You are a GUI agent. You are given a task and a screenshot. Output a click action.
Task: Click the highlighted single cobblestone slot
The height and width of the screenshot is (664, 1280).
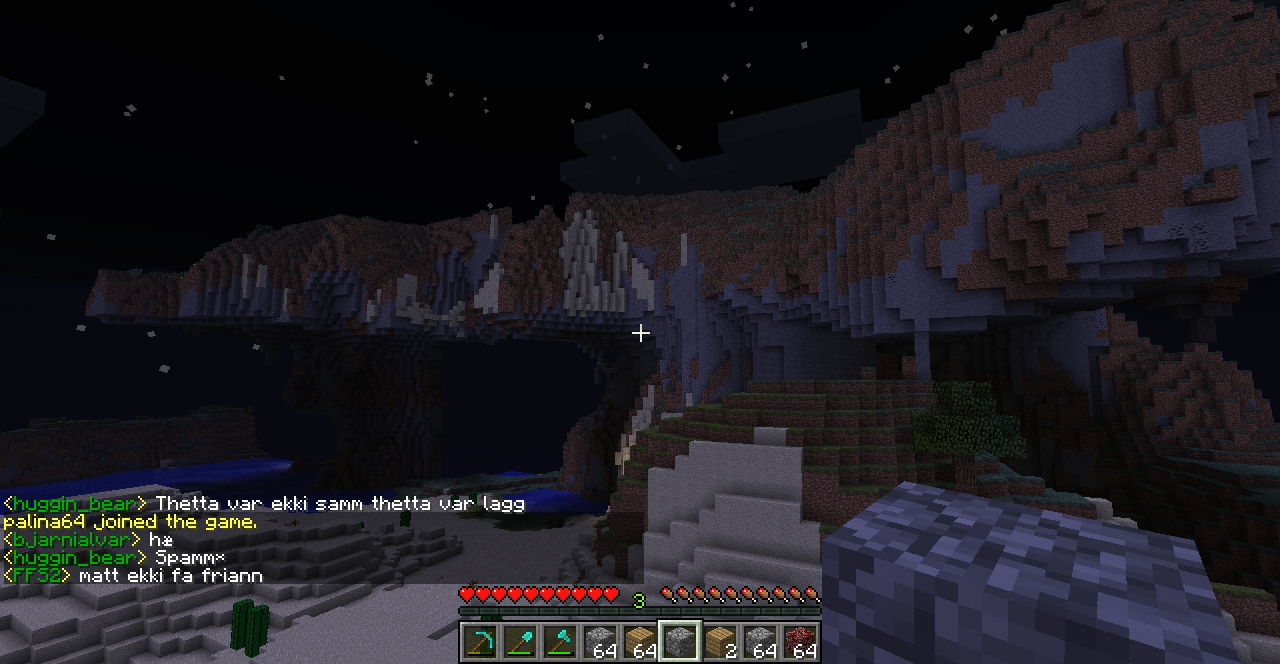coord(680,641)
